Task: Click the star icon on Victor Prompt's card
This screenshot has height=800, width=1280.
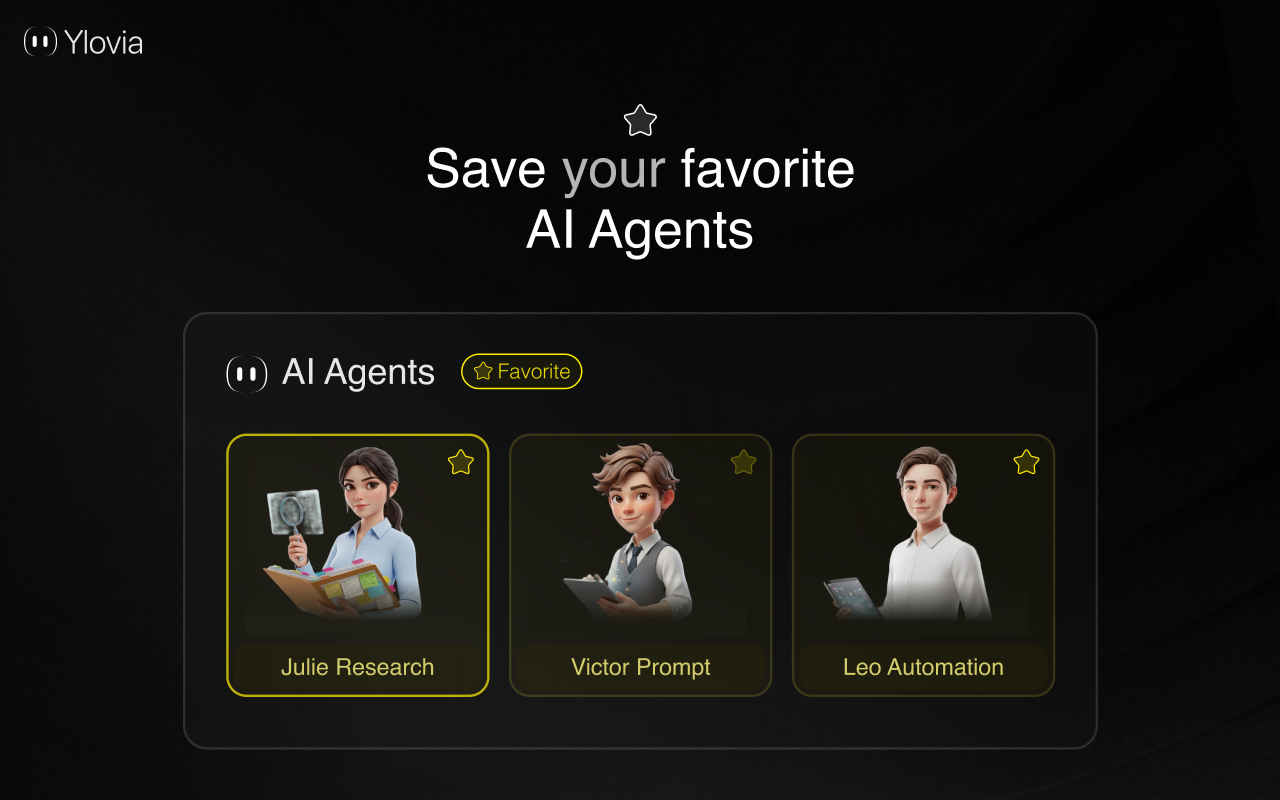Action: pos(743,462)
